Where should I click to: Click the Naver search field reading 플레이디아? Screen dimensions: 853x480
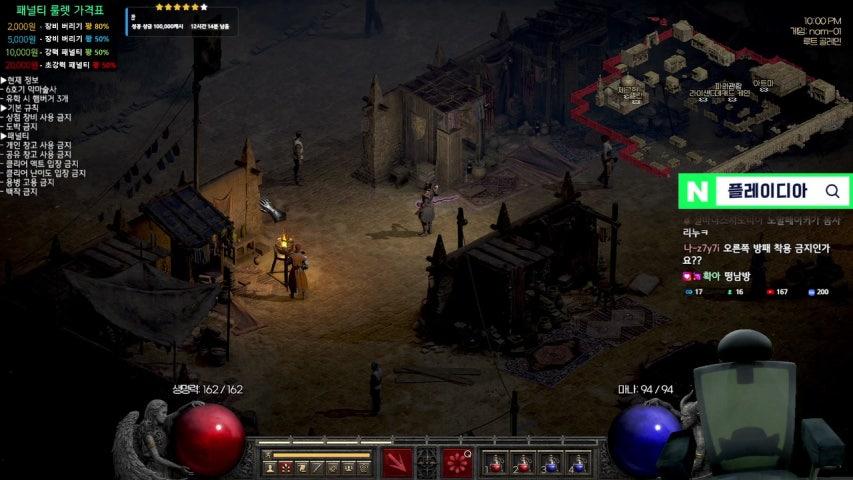tap(765, 191)
